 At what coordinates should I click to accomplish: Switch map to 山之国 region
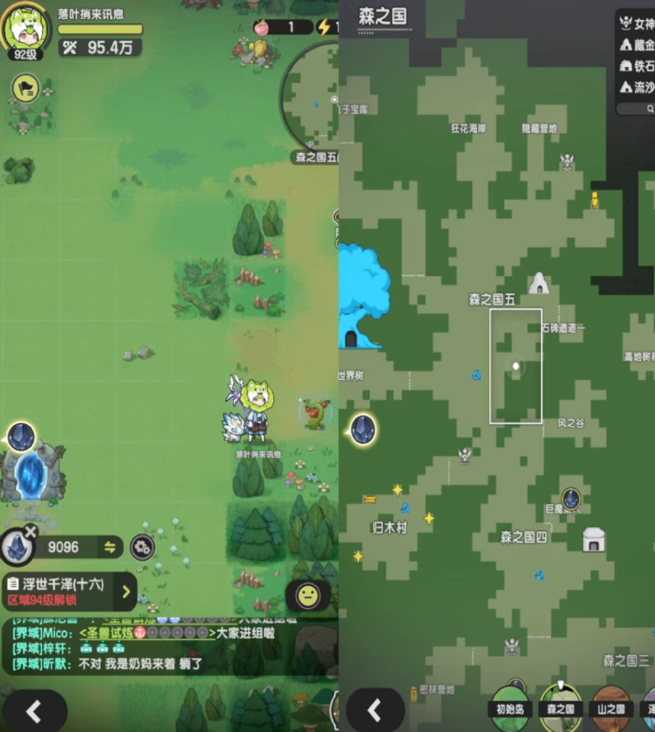pyautogui.click(x=611, y=704)
